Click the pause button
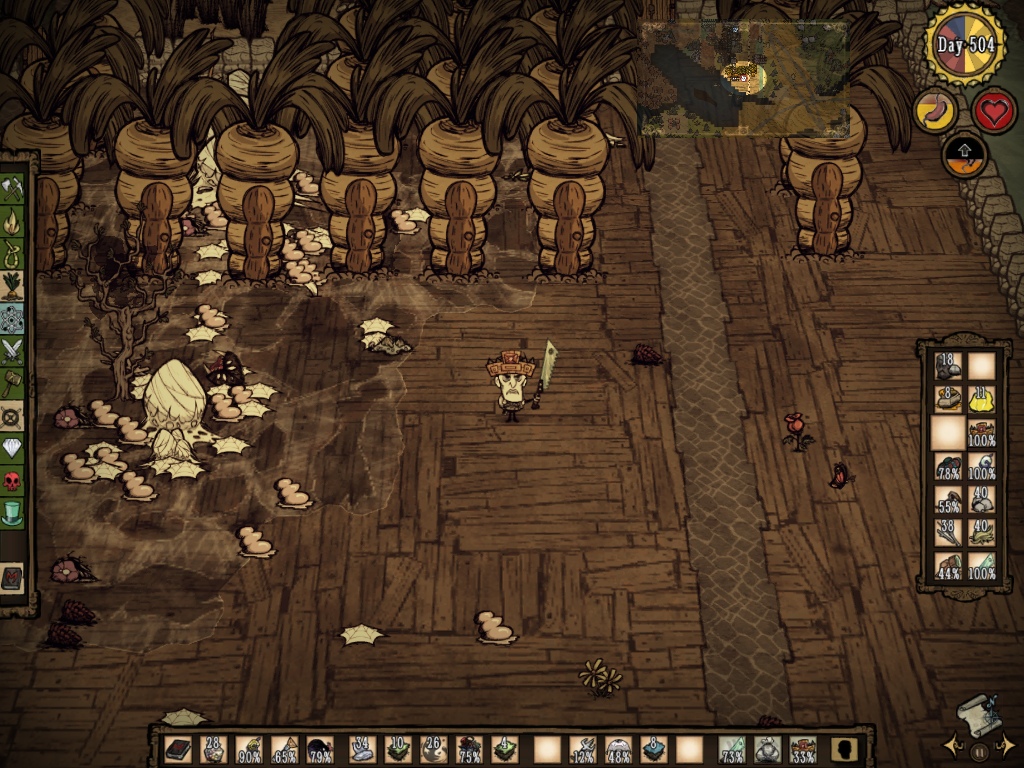Image resolution: width=1024 pixels, height=768 pixels. (981, 750)
